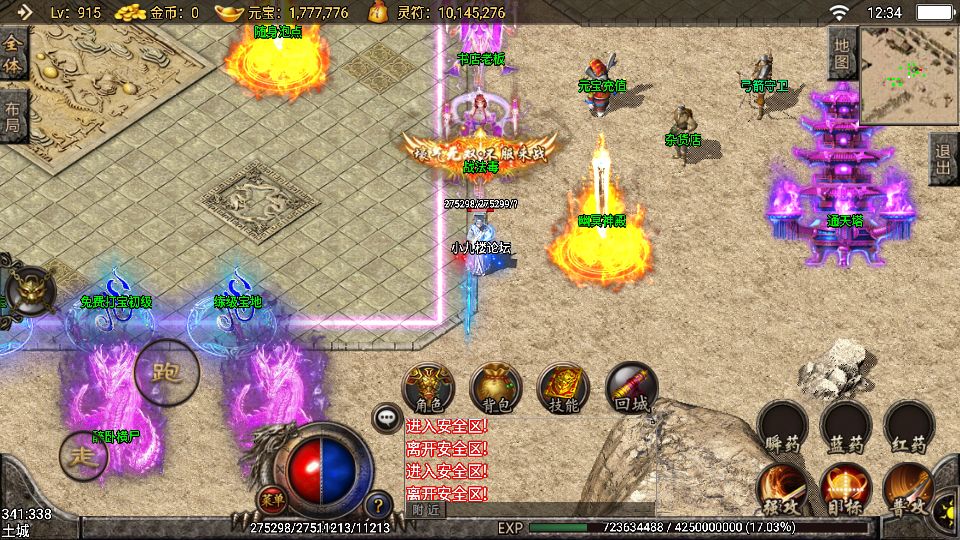This screenshot has height=540, width=960.
Task: Tap the 瞬药 instant potion slot
Action: 782,427
